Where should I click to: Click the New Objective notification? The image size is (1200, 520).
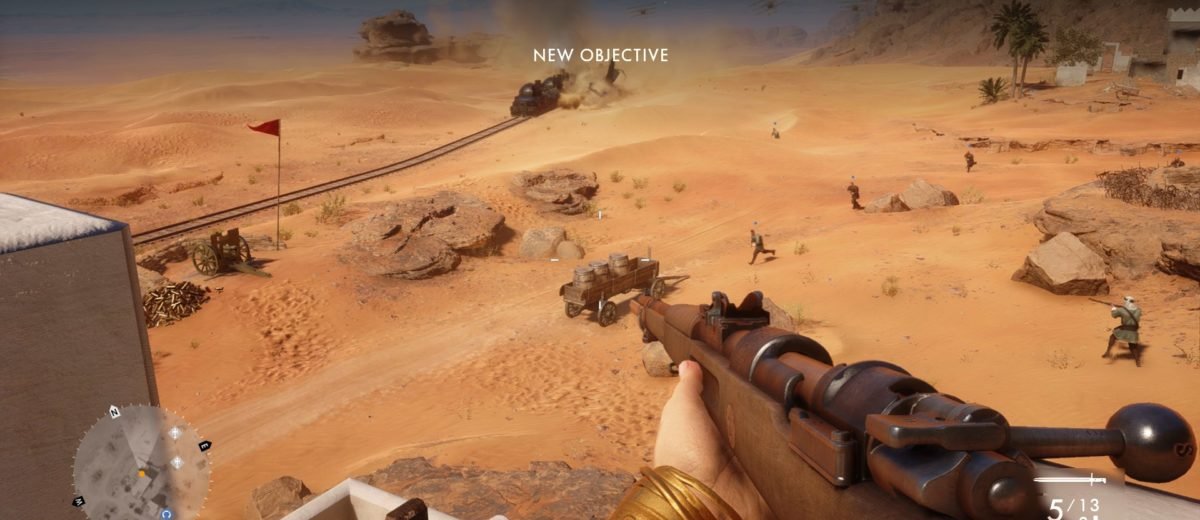[x=600, y=56]
